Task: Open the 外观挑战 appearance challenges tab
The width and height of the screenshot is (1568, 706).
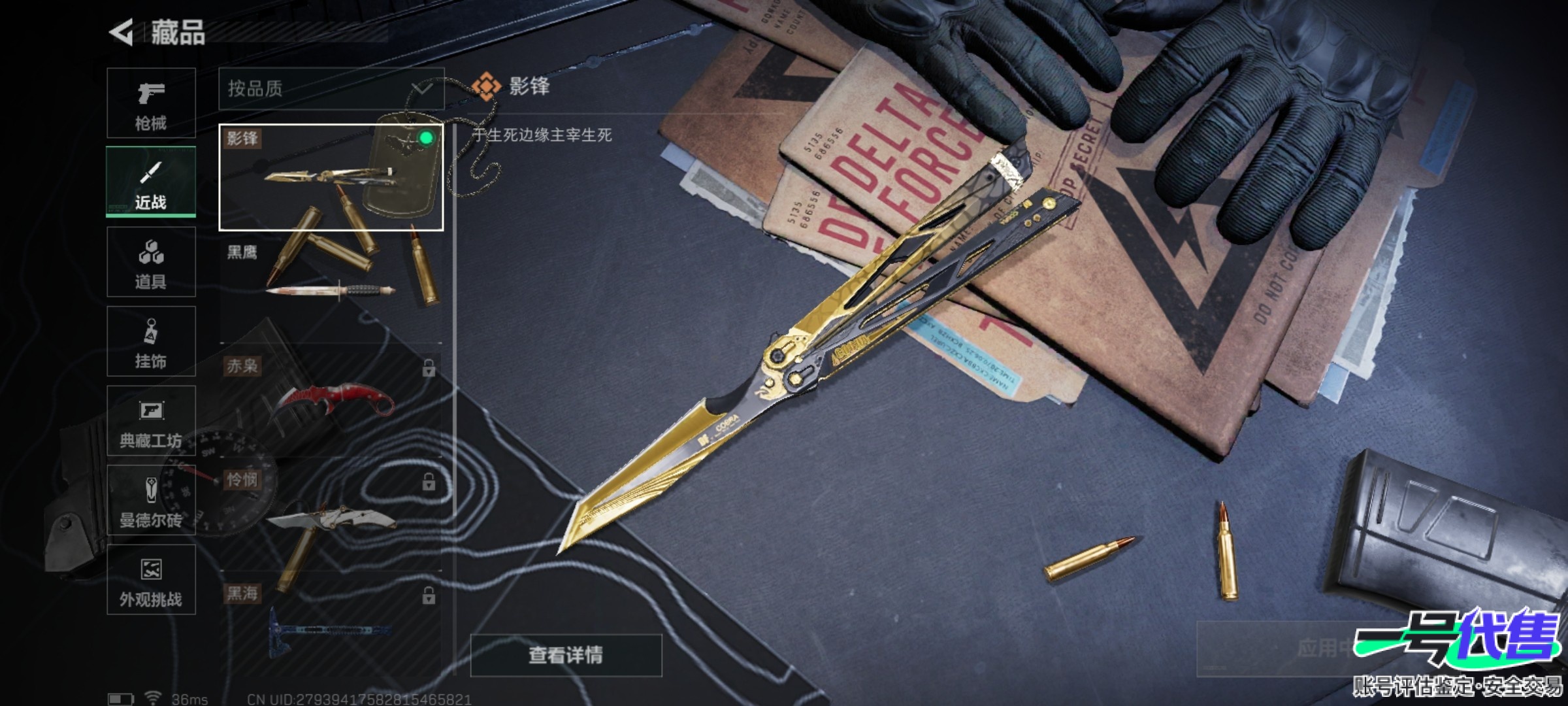Action: [151, 580]
